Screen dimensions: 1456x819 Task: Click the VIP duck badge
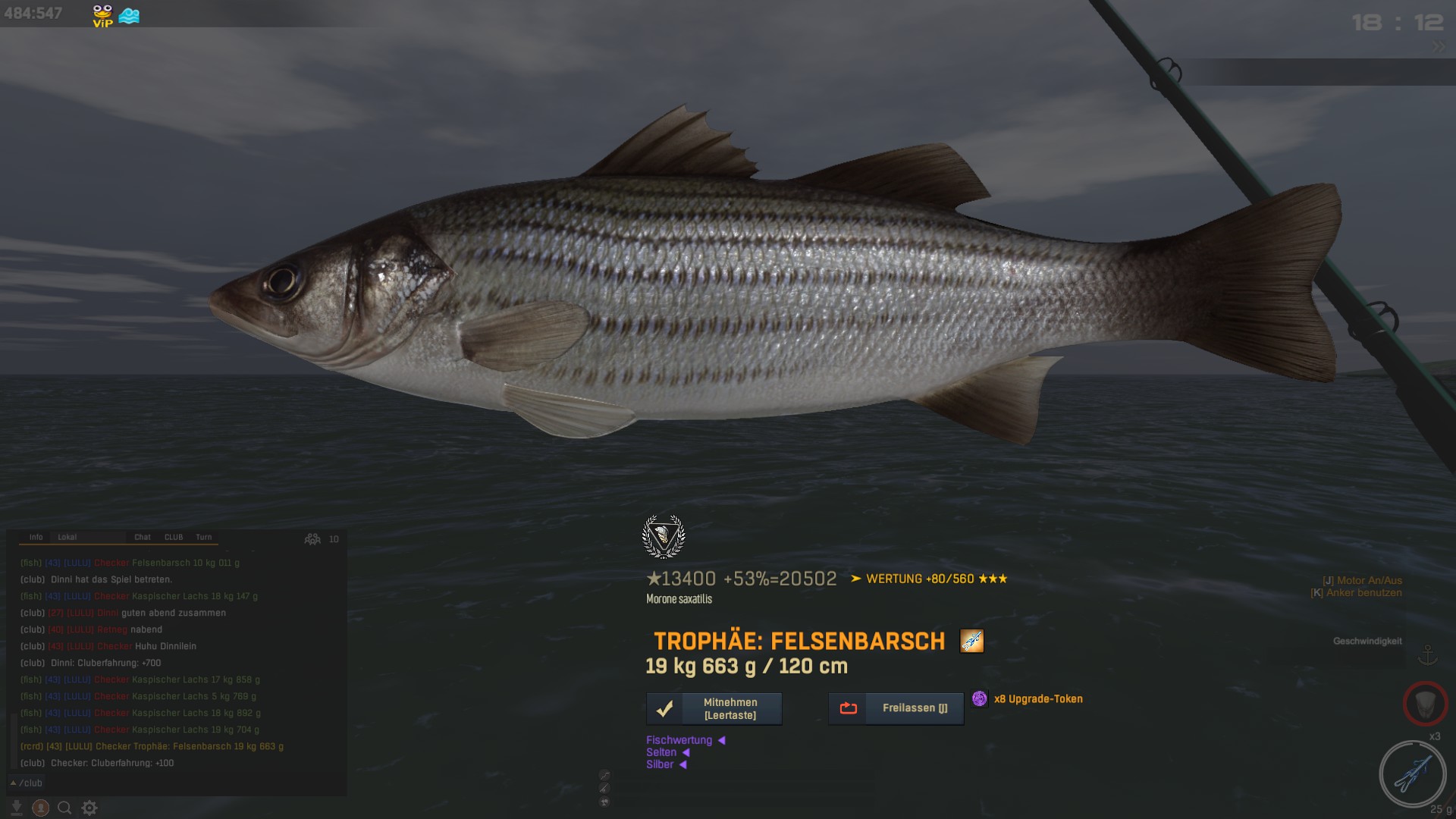point(102,15)
